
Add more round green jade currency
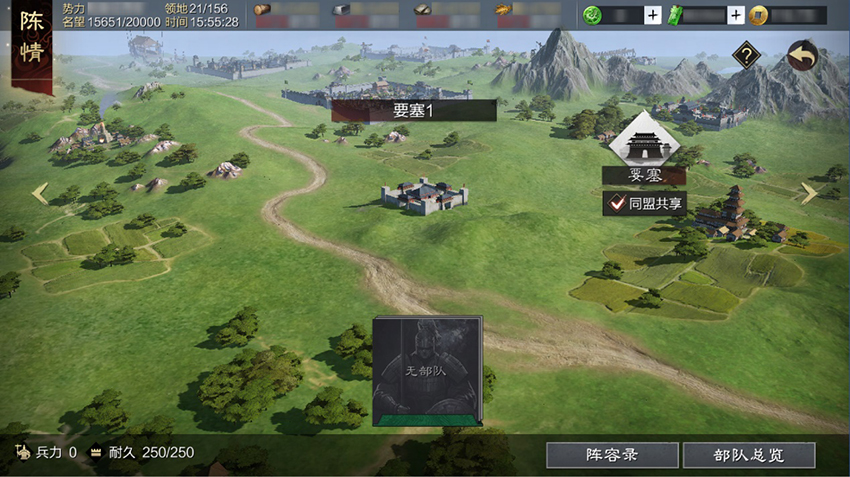point(652,15)
